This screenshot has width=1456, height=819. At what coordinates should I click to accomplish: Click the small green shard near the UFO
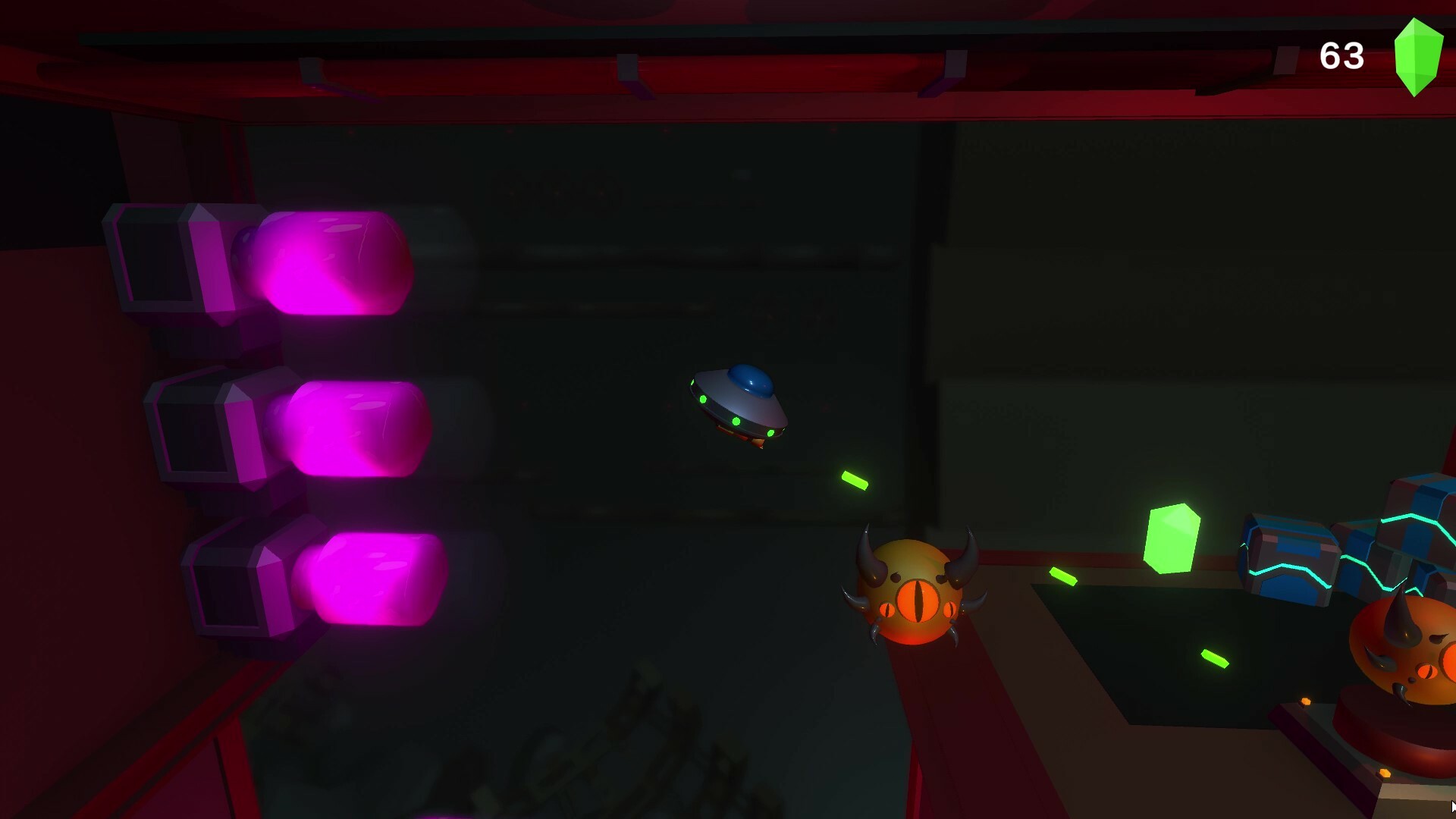point(853,479)
